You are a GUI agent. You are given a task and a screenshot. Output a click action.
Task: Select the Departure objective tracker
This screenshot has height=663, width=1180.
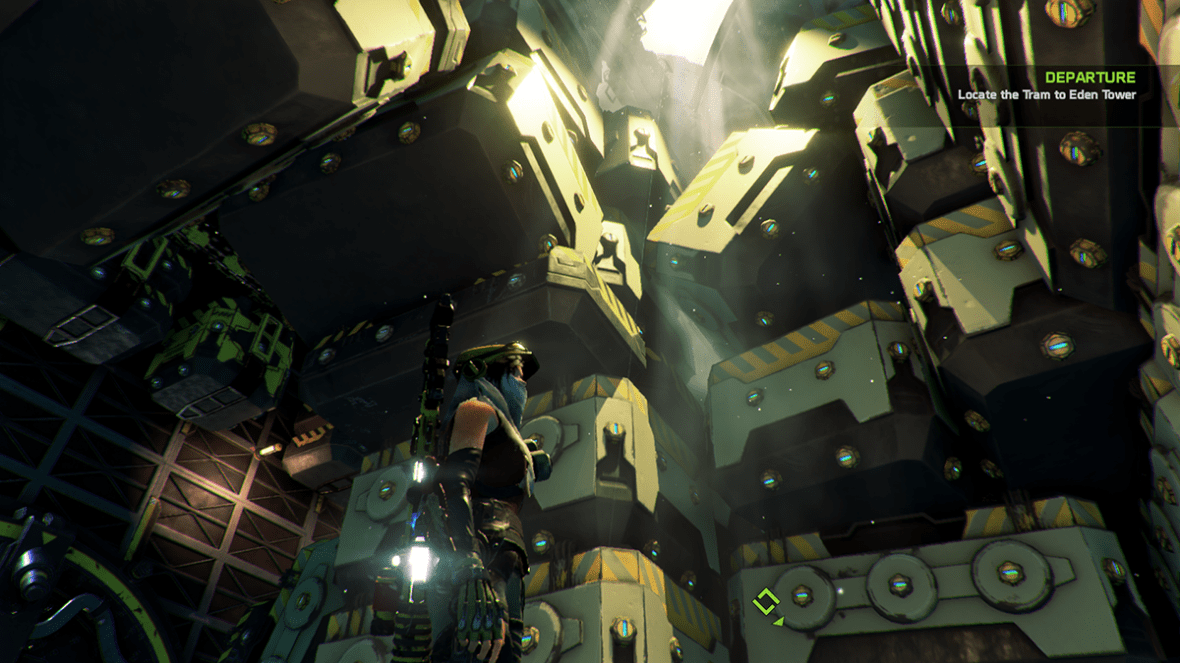(x=1046, y=86)
